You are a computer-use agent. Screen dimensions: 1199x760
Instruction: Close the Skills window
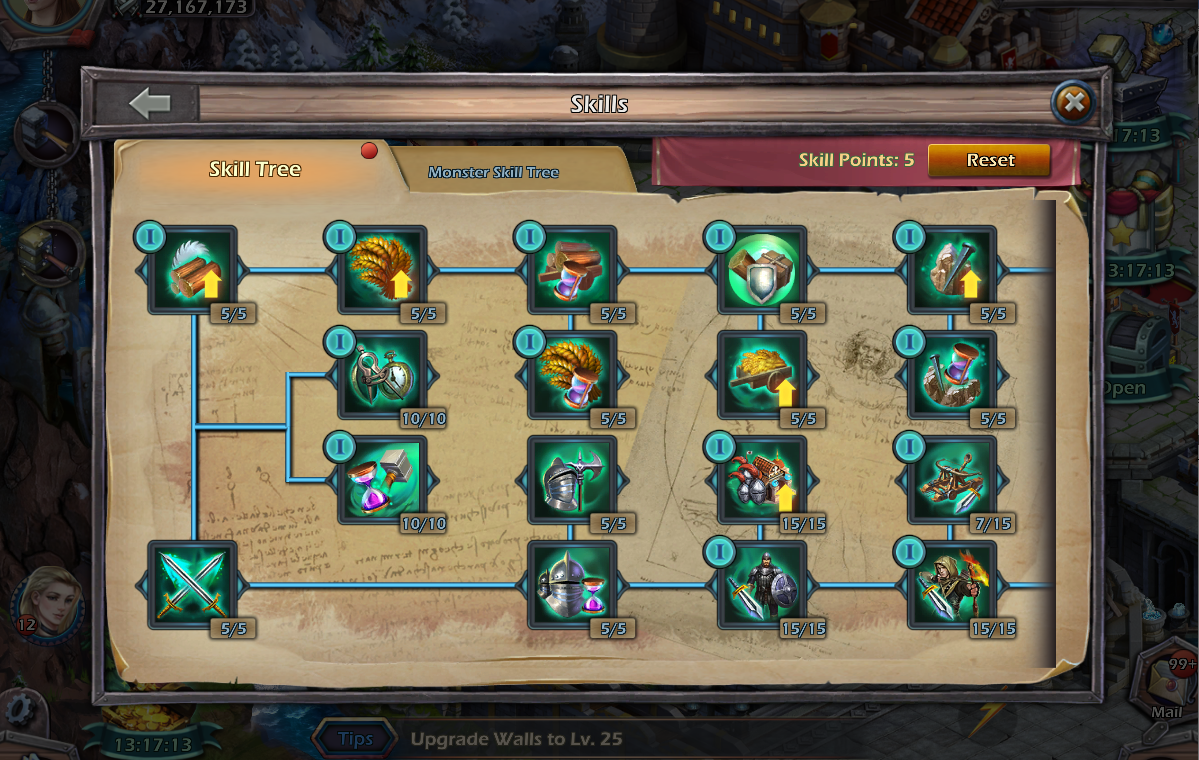(x=1073, y=102)
